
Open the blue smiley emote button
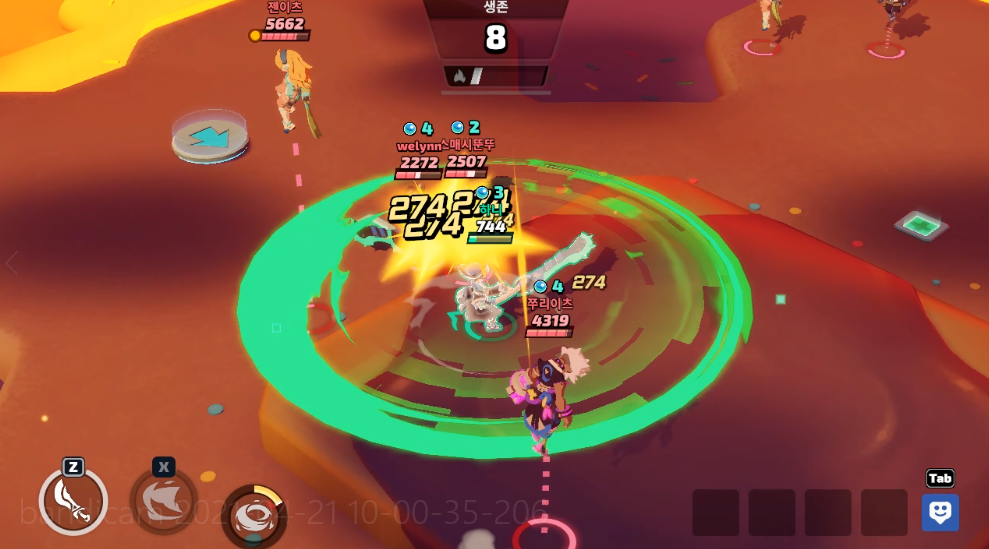point(940,511)
